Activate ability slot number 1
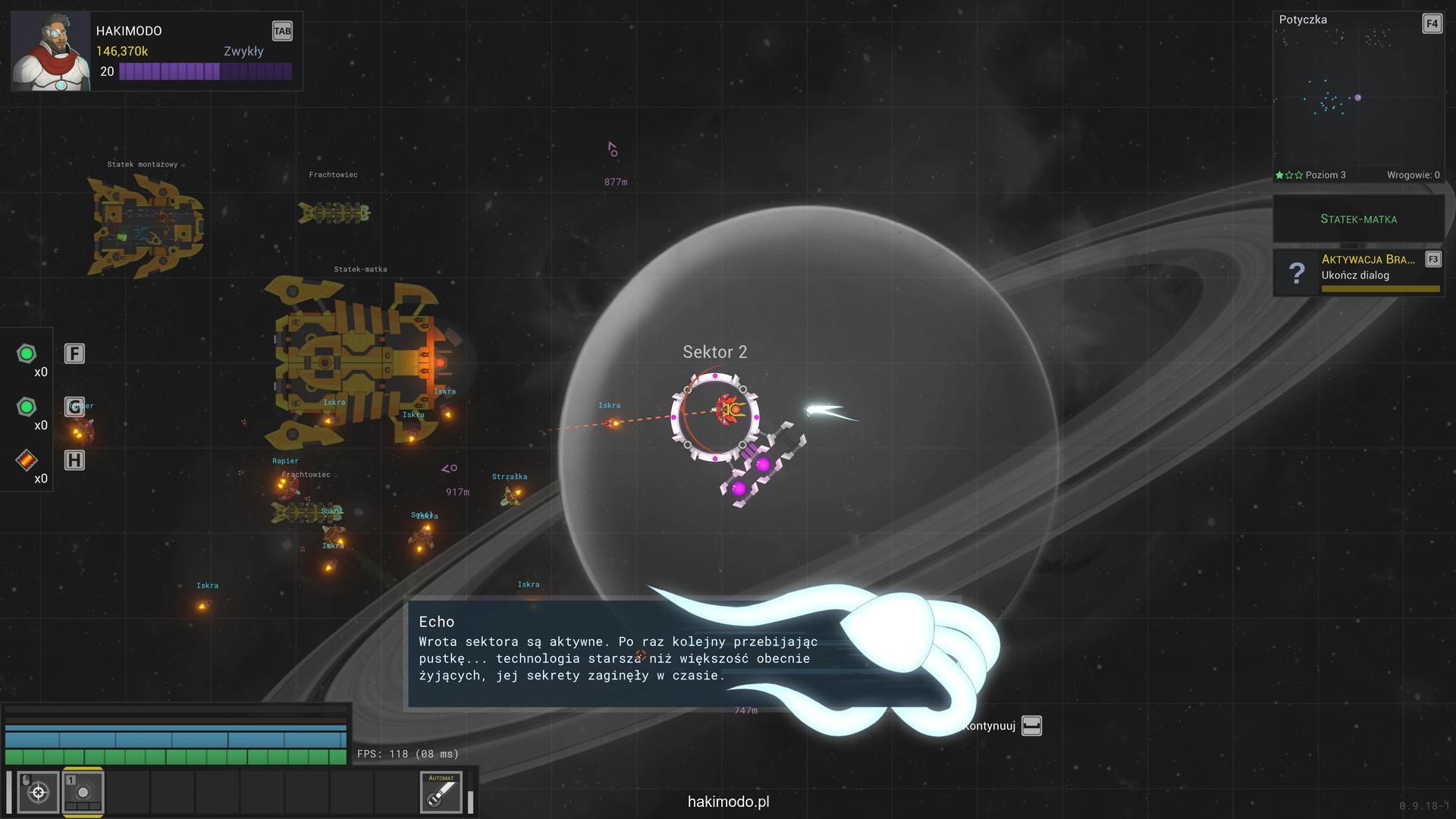 83,792
